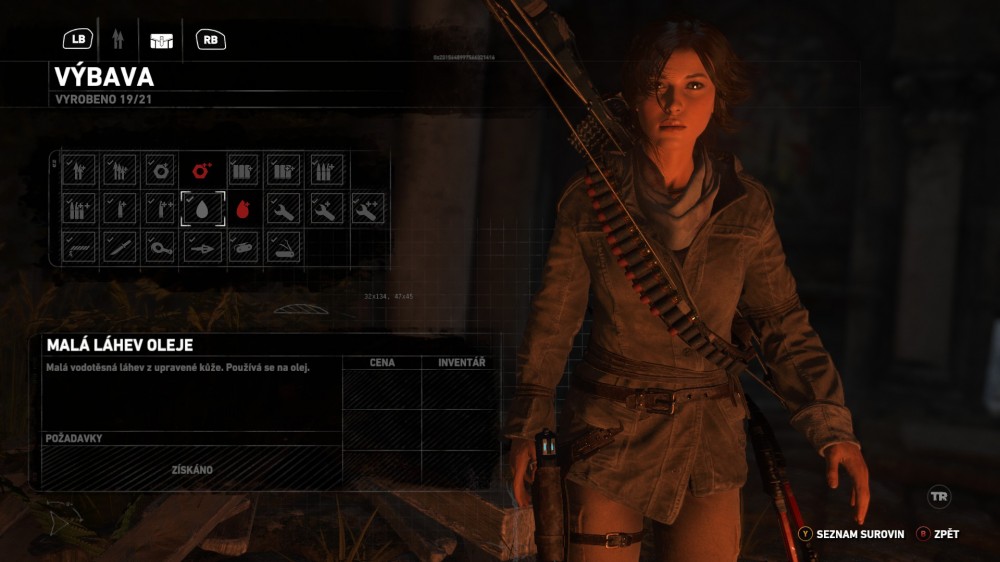Open the satchel gear tab
The image size is (1000, 562).
pyautogui.click(x=161, y=40)
